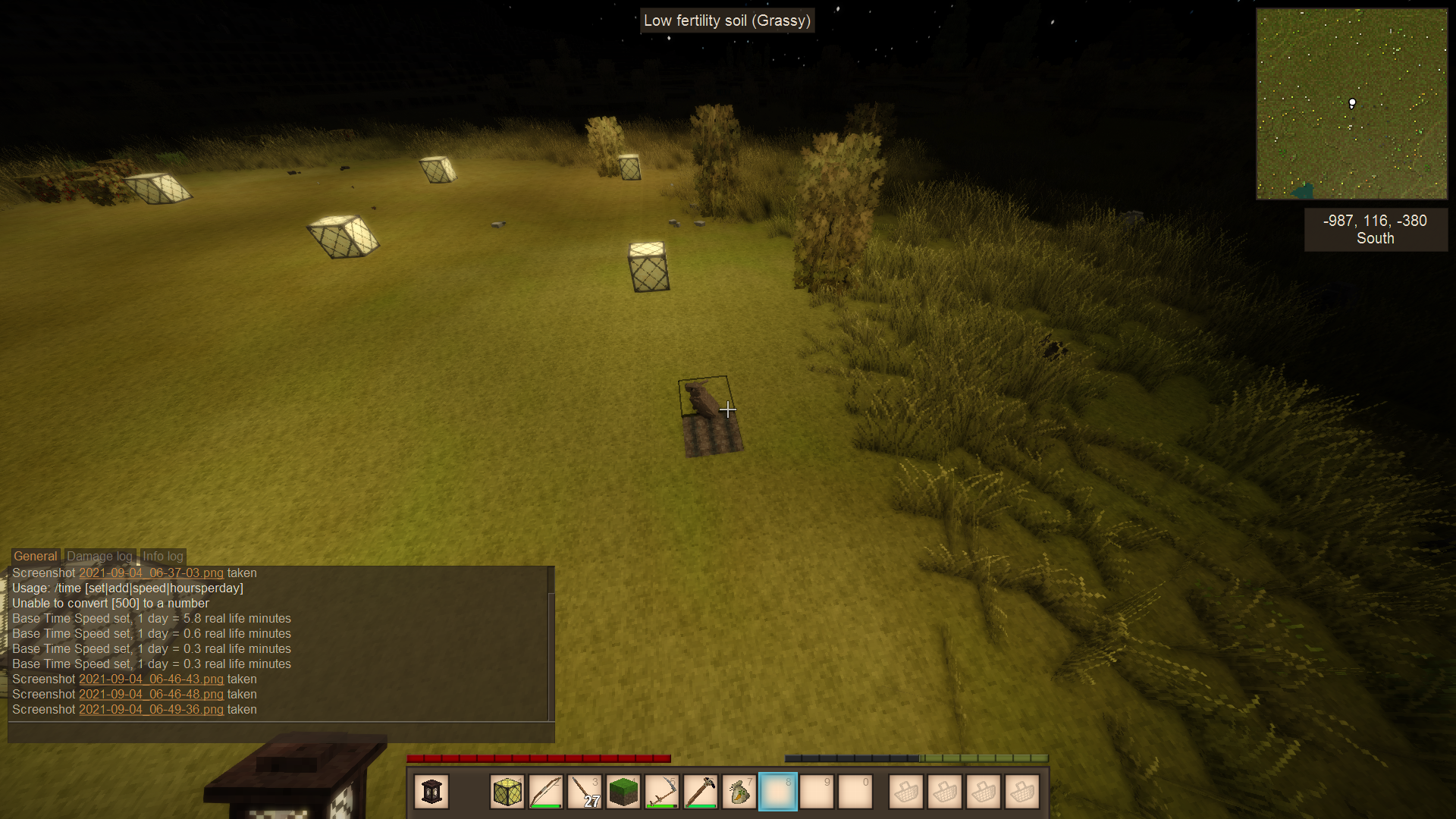
Task: Open the Damage log tab
Action: 99,557
